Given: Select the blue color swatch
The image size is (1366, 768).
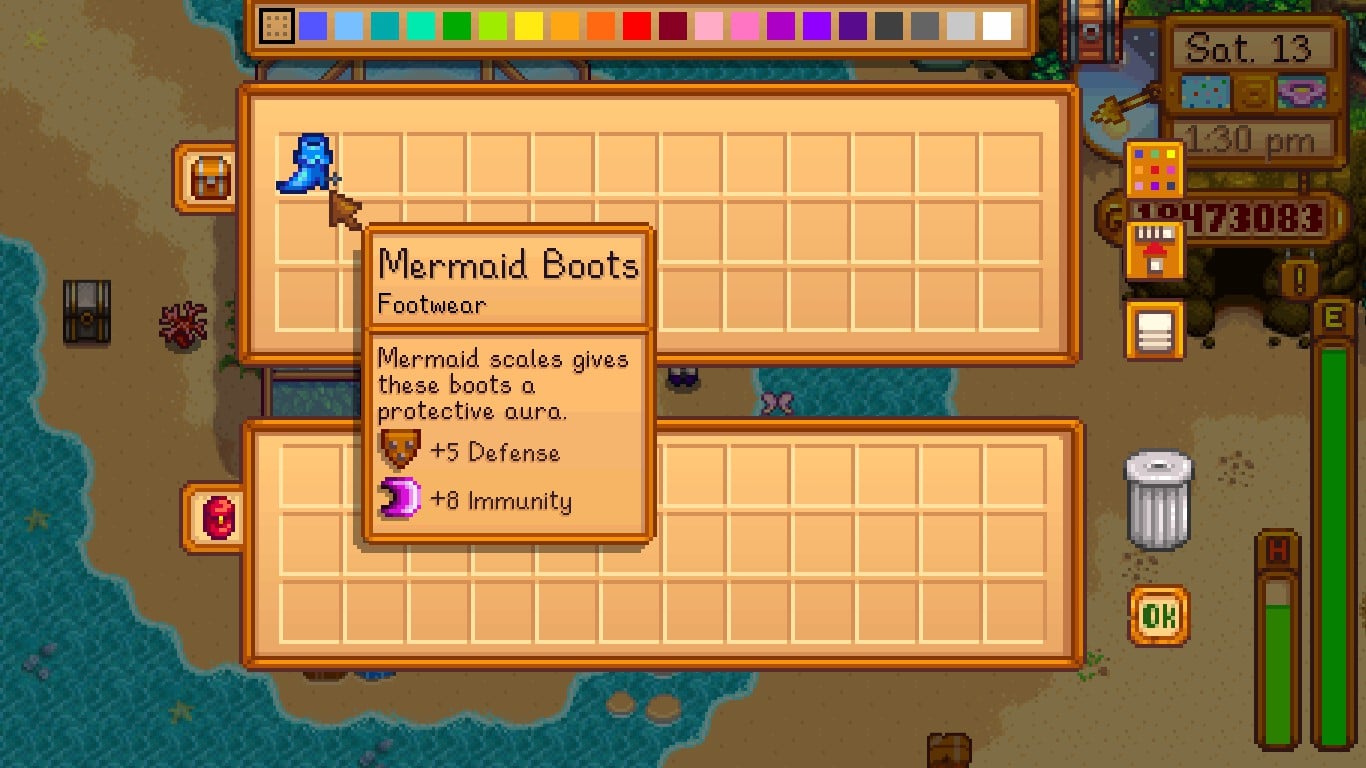Looking at the screenshot, I should [311, 24].
